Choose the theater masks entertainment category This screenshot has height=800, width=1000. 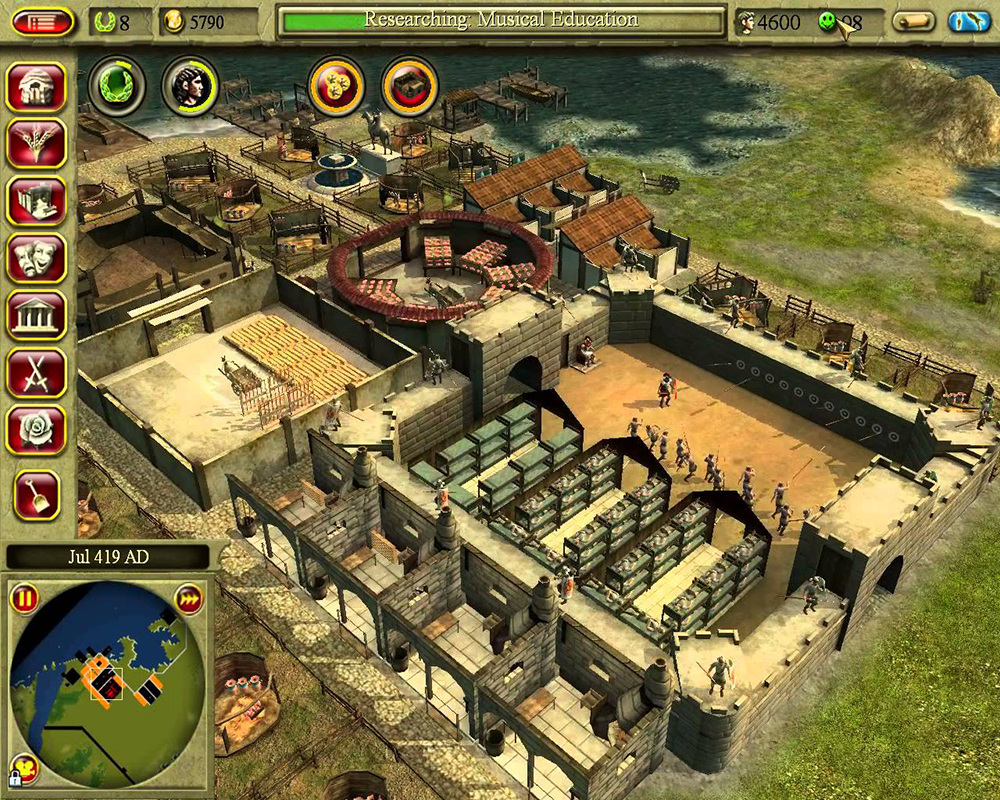coord(36,258)
